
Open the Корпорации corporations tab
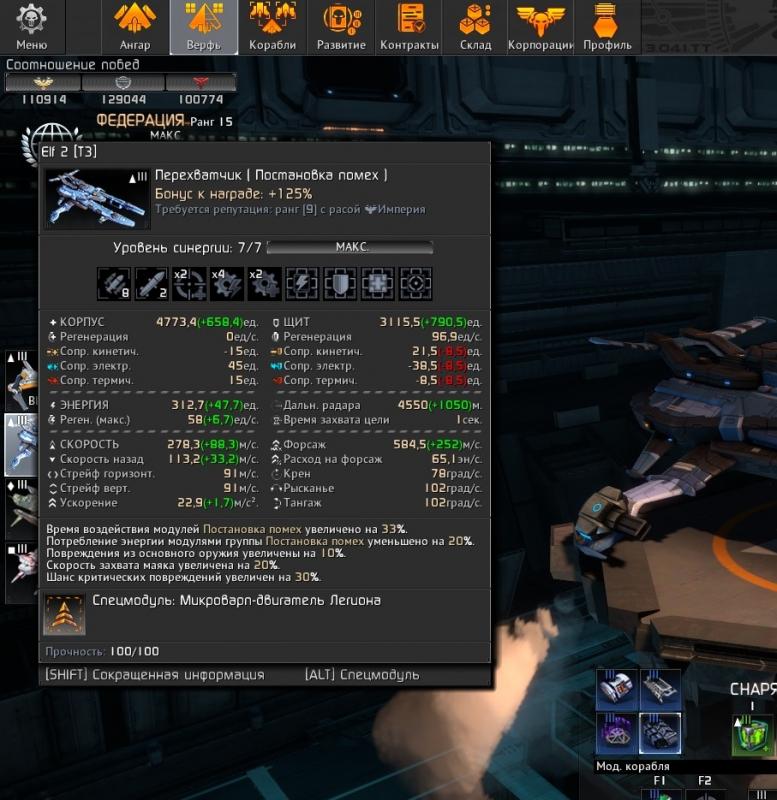(540, 27)
